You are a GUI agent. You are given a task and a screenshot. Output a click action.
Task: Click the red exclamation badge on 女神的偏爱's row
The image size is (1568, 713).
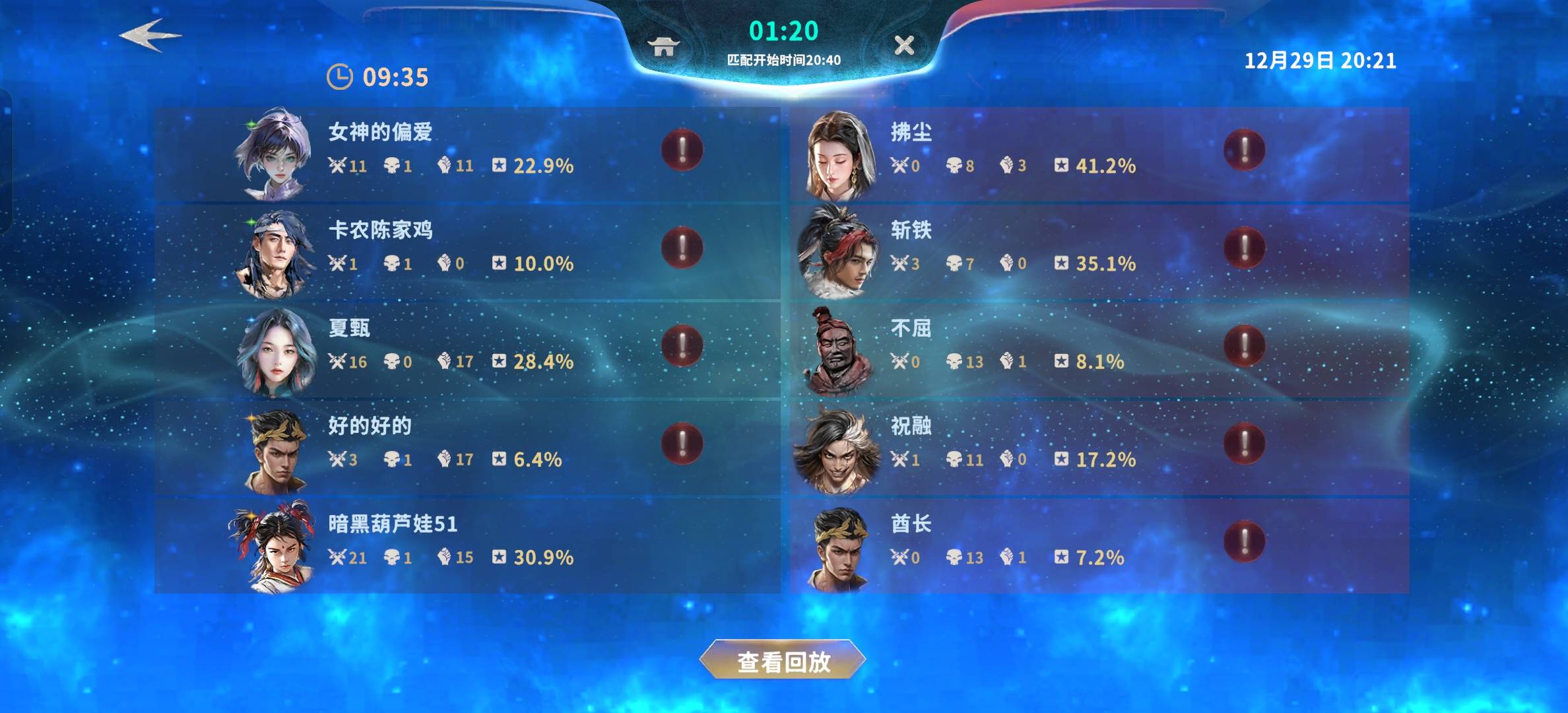(682, 150)
